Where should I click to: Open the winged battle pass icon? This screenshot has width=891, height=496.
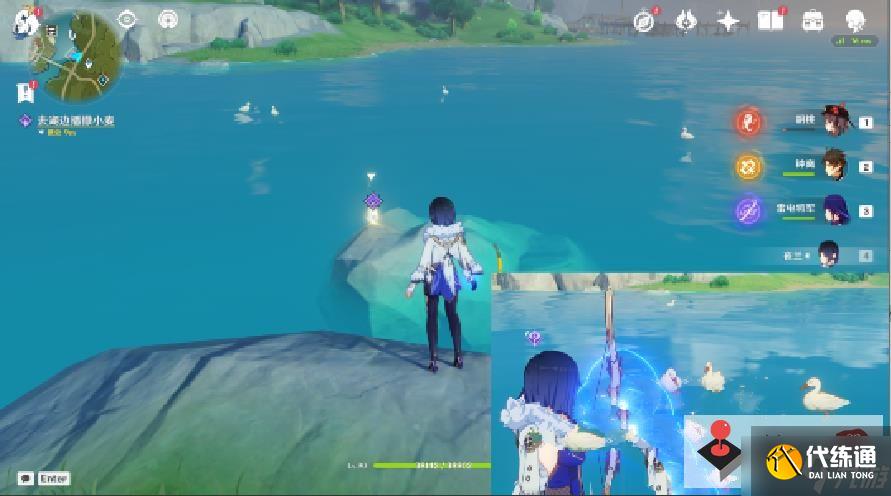[x=685, y=20]
